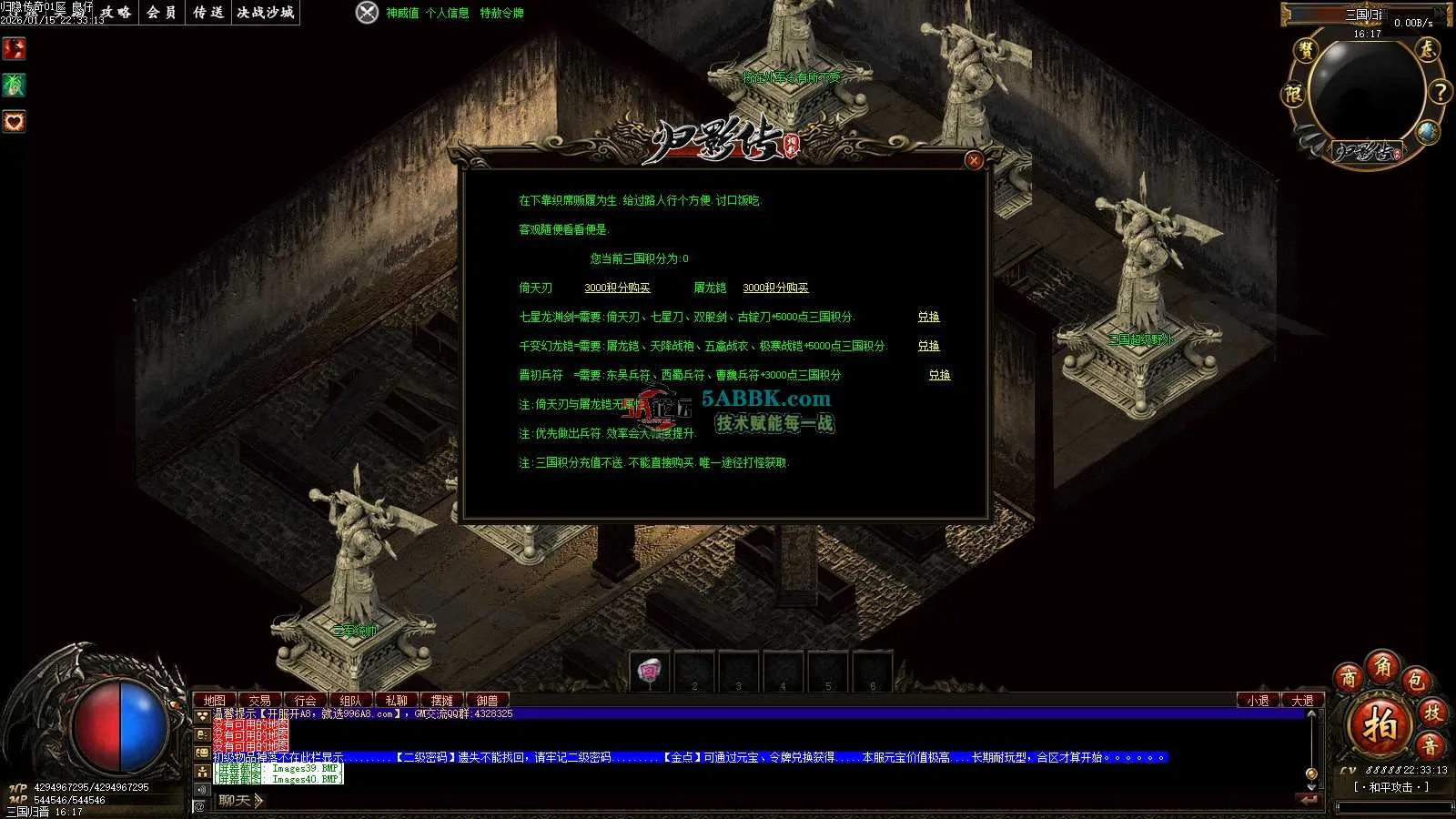Image resolution: width=1456 pixels, height=819 pixels.
Task: Switch to the 私聊 private chat tab
Action: [x=396, y=701]
